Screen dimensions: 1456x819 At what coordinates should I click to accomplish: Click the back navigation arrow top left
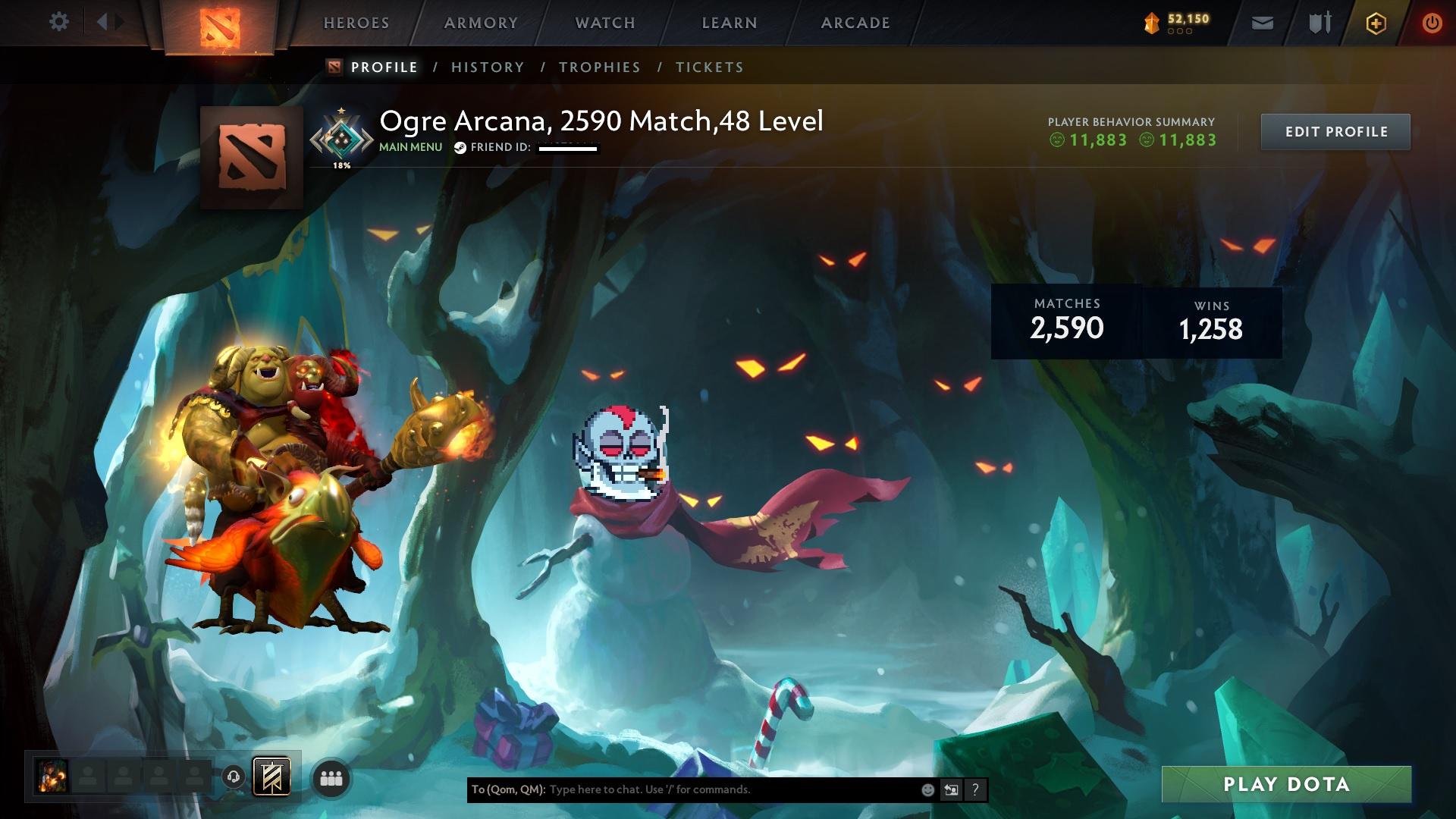pyautogui.click(x=101, y=21)
